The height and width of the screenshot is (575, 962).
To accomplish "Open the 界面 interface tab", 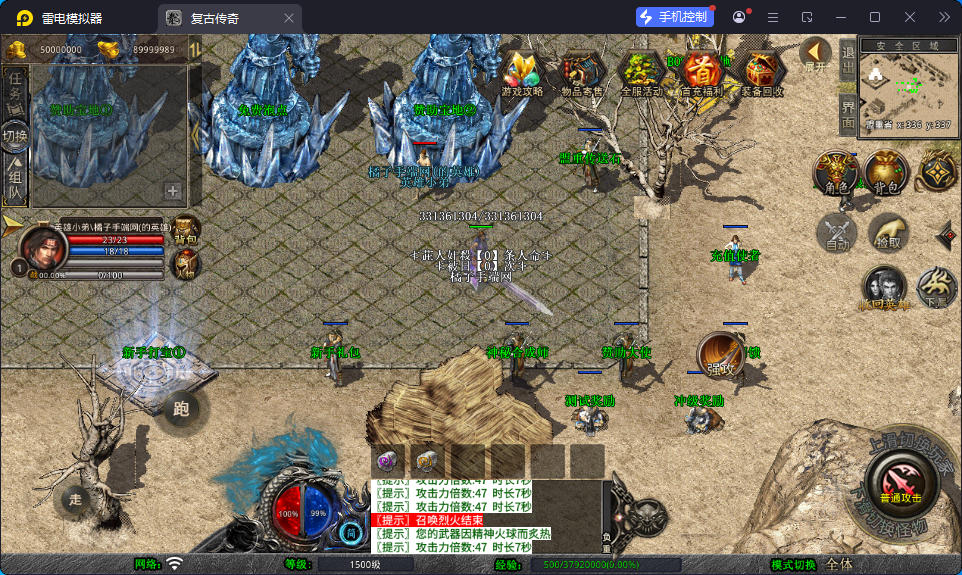I will pyautogui.click(x=847, y=113).
